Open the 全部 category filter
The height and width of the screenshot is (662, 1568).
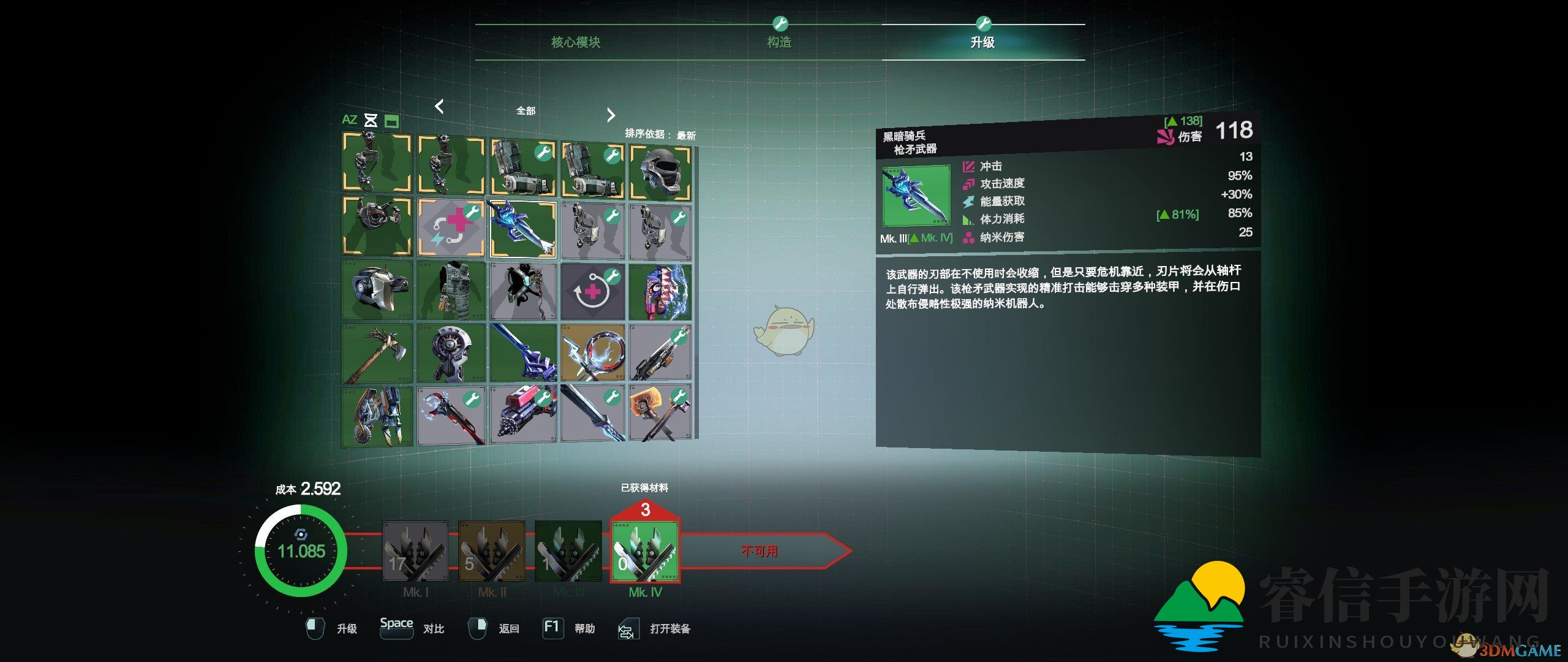click(528, 110)
